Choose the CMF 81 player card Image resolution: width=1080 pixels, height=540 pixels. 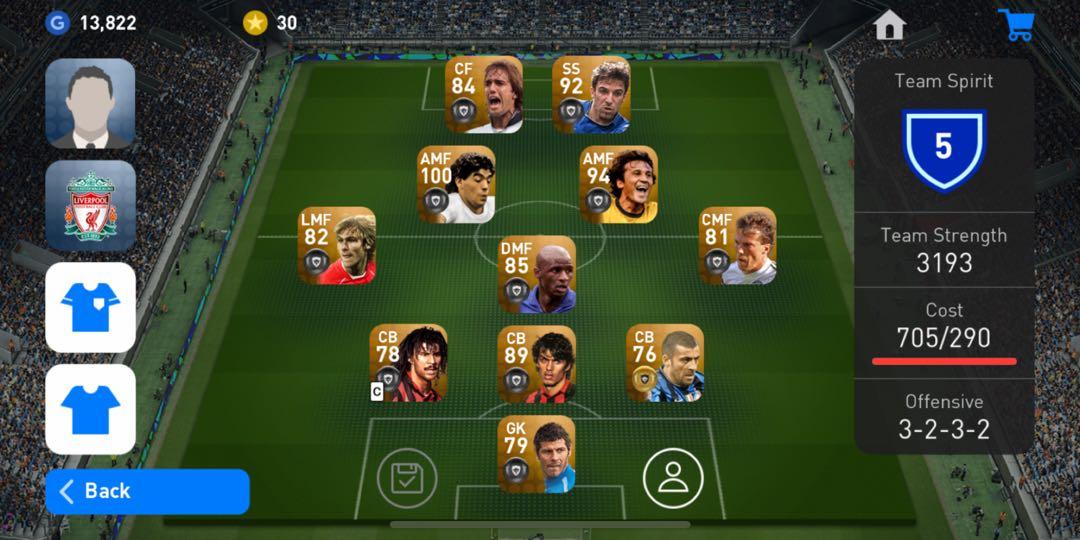(x=738, y=246)
